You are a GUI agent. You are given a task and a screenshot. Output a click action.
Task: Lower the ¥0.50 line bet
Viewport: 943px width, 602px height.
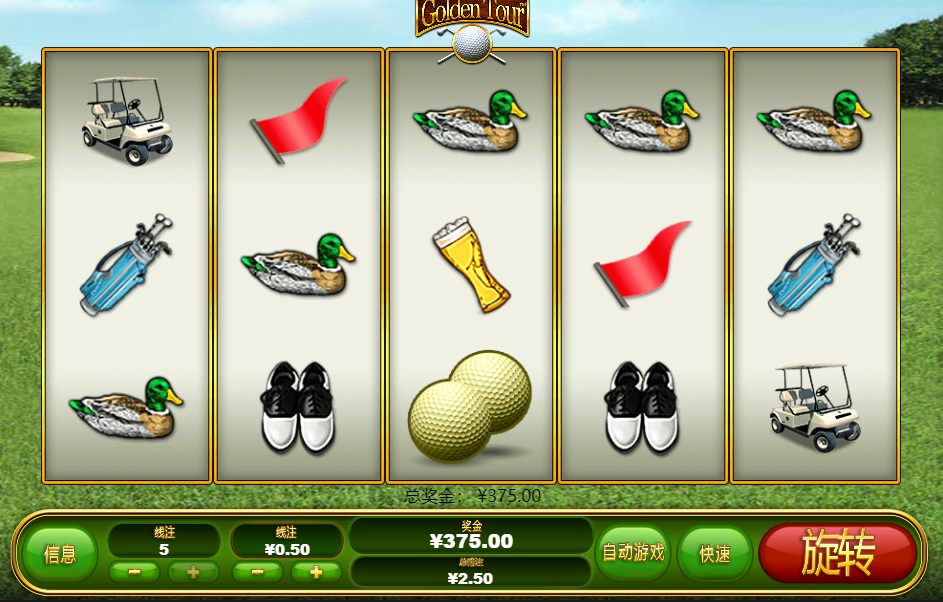click(x=257, y=572)
